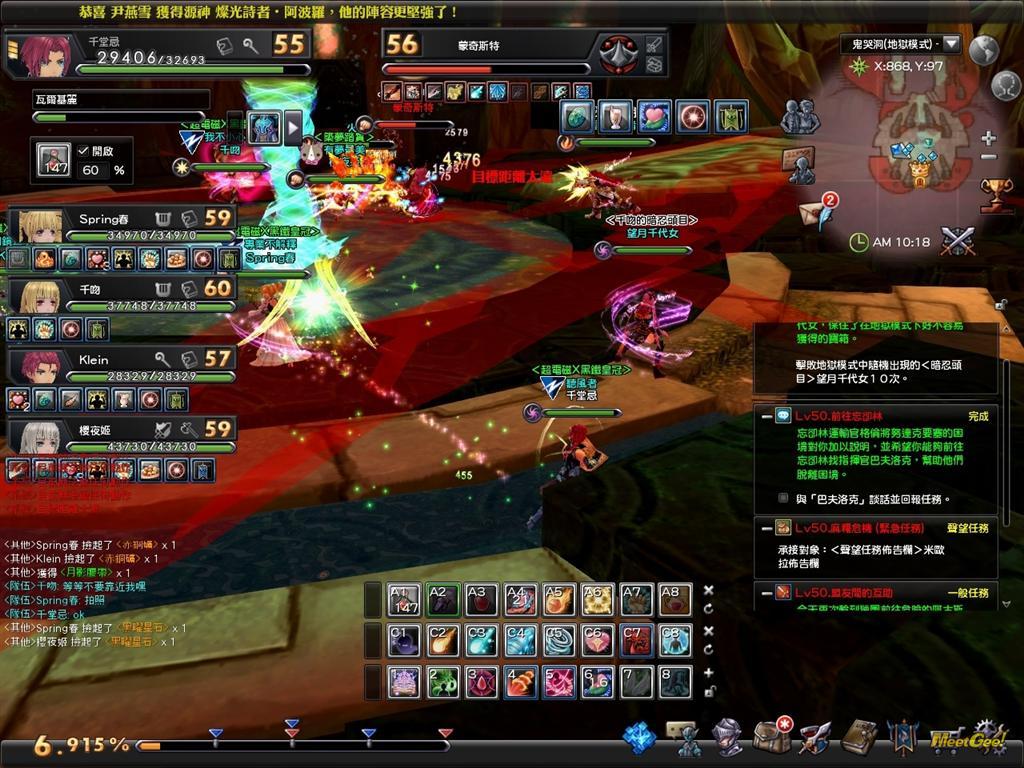Screen dimensions: 1024x768
Task: Select party member Klein portrait
Action: 41,367
